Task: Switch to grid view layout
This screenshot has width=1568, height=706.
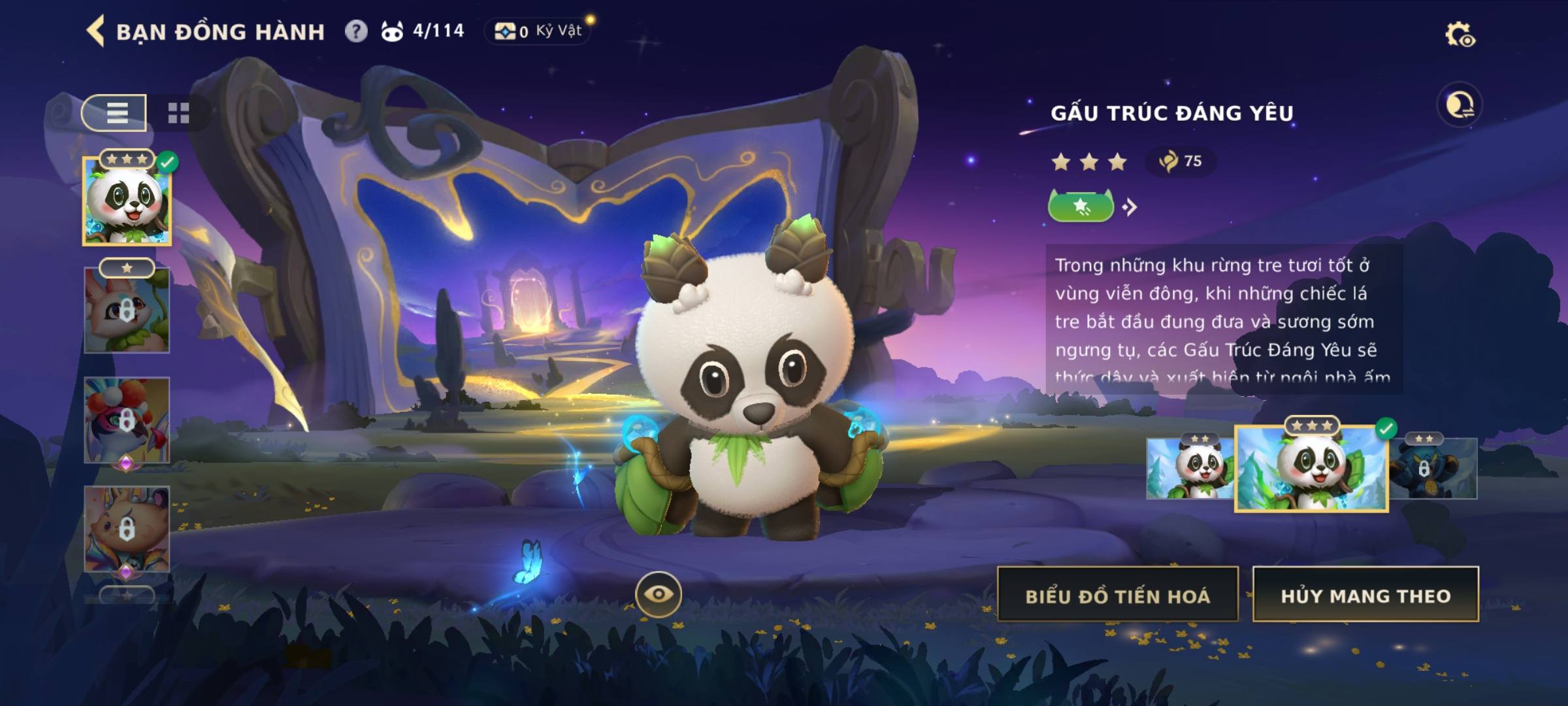Action: 178,113
